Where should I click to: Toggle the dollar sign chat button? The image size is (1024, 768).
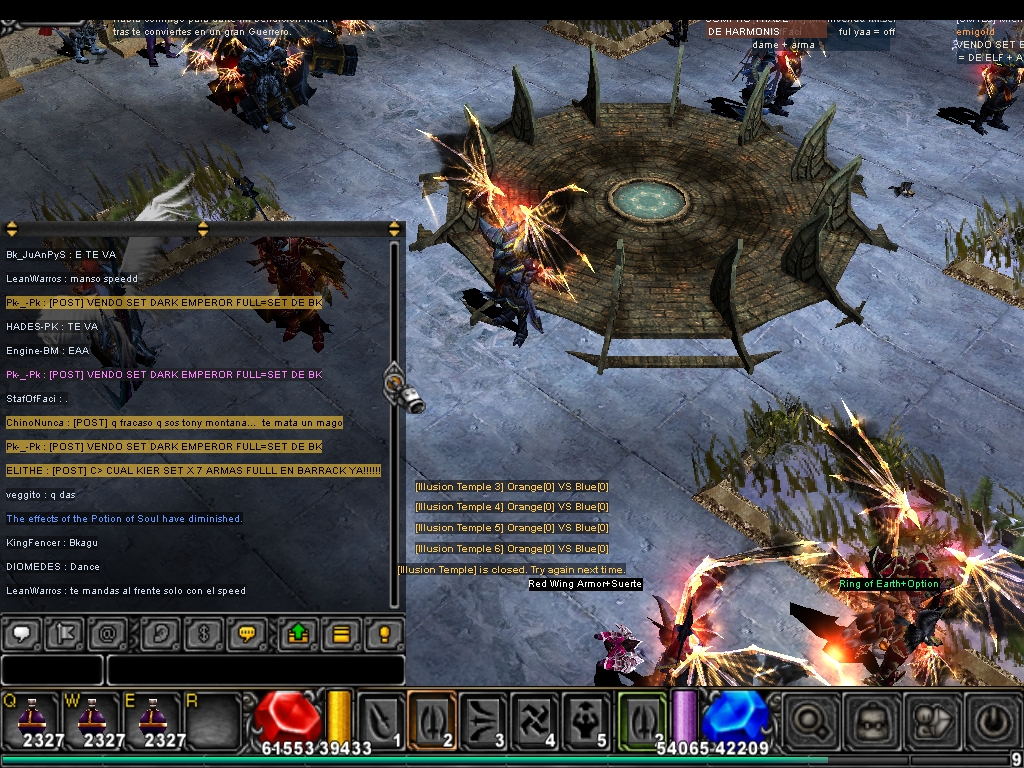(x=202, y=633)
